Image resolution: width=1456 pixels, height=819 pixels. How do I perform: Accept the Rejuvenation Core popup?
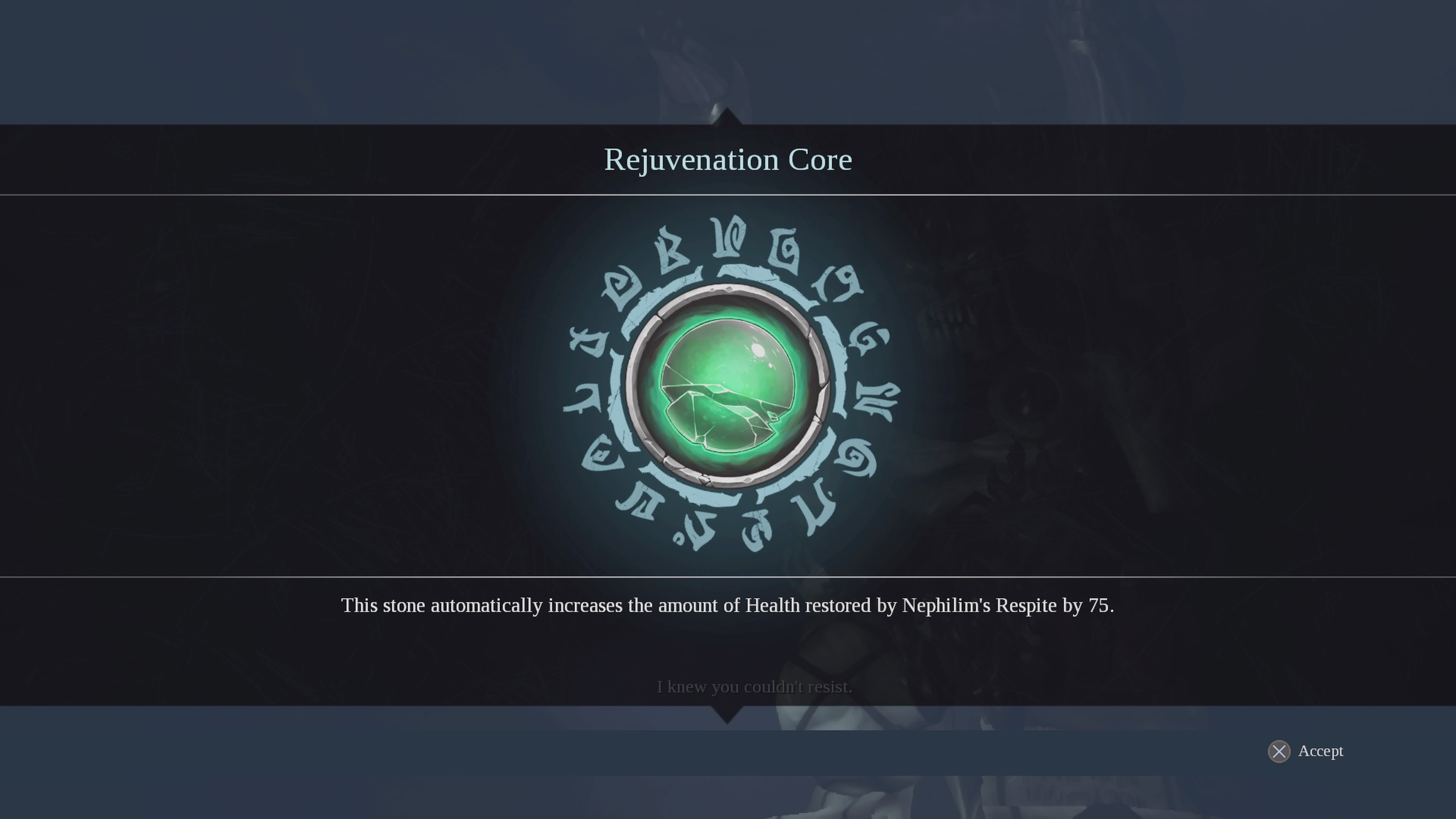coord(1305,751)
